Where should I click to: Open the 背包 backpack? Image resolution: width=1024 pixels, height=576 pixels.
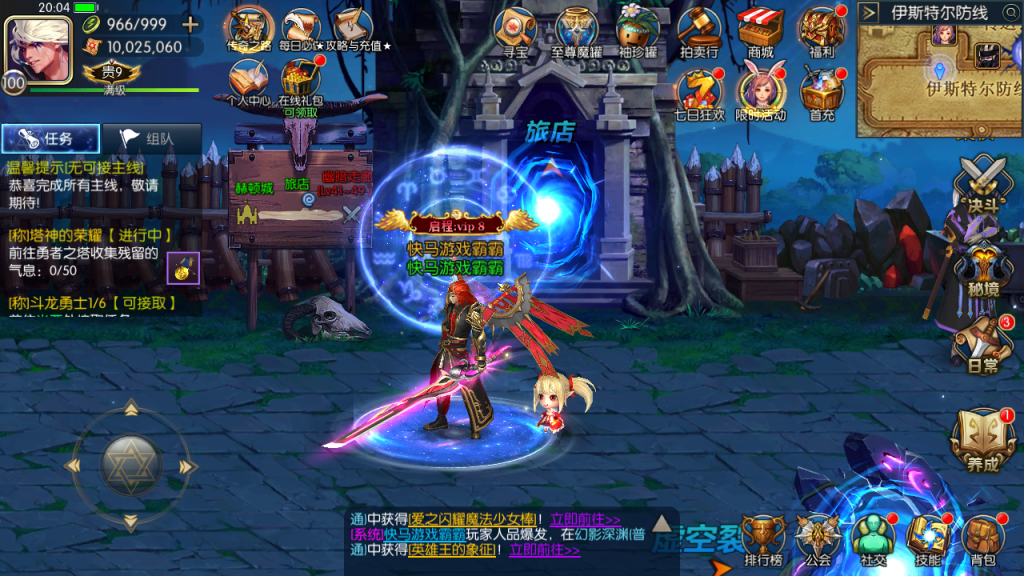[x=983, y=541]
